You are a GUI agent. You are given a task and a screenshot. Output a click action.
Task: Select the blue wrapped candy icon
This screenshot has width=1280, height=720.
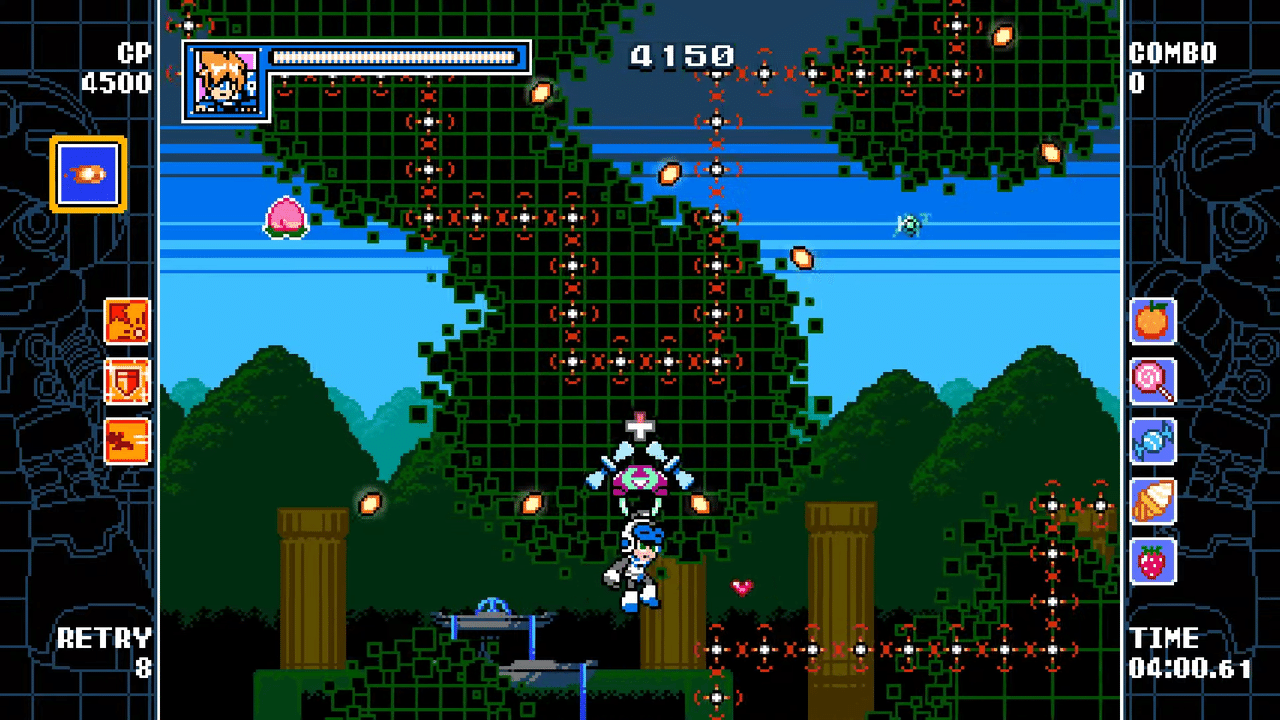pos(1152,442)
